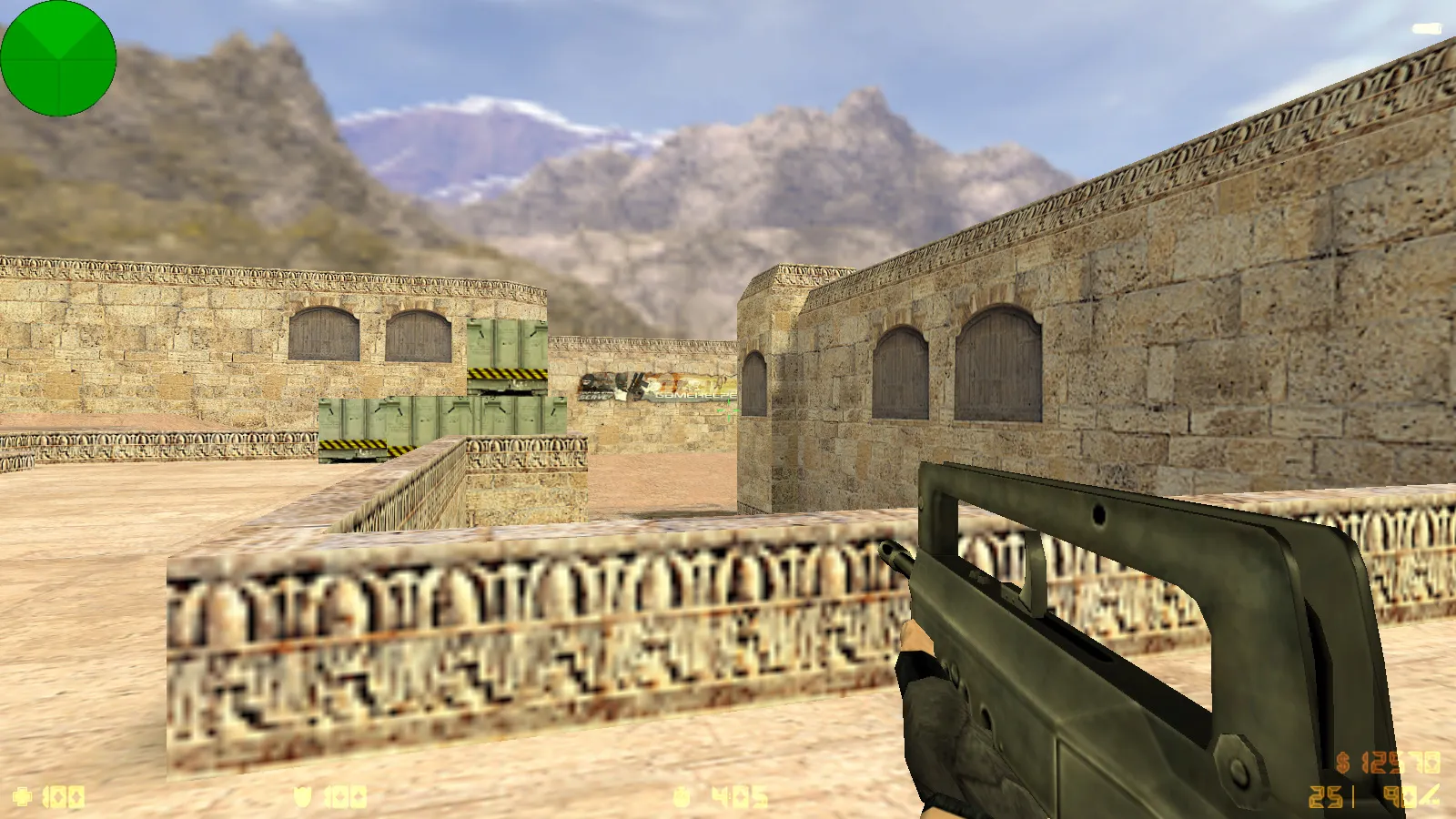Viewport: 1456px width, 819px height.
Task: Click the health cross icon in the HUD
Action: point(23,796)
